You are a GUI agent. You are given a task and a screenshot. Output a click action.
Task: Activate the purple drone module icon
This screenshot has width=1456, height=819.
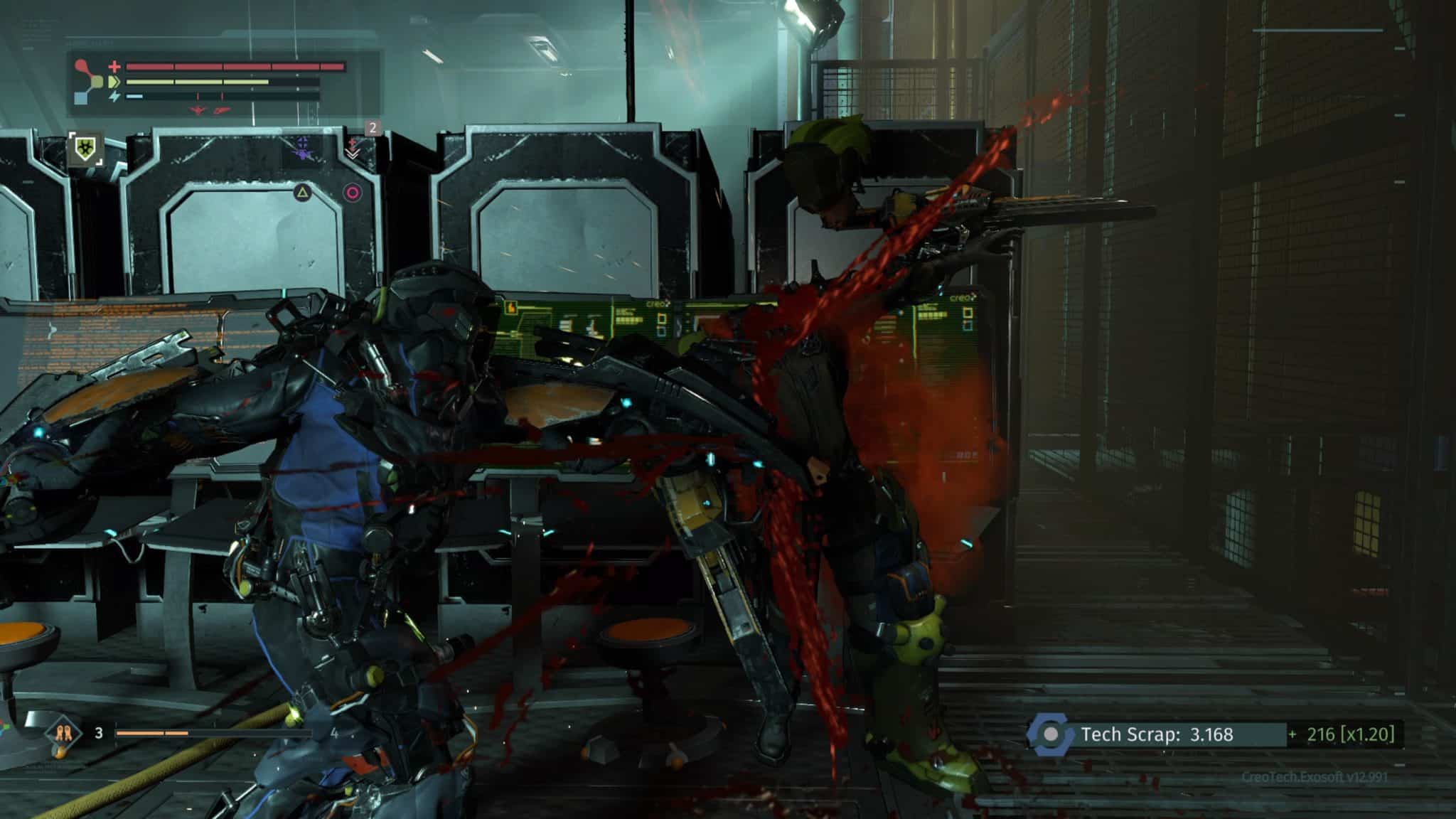304,147
